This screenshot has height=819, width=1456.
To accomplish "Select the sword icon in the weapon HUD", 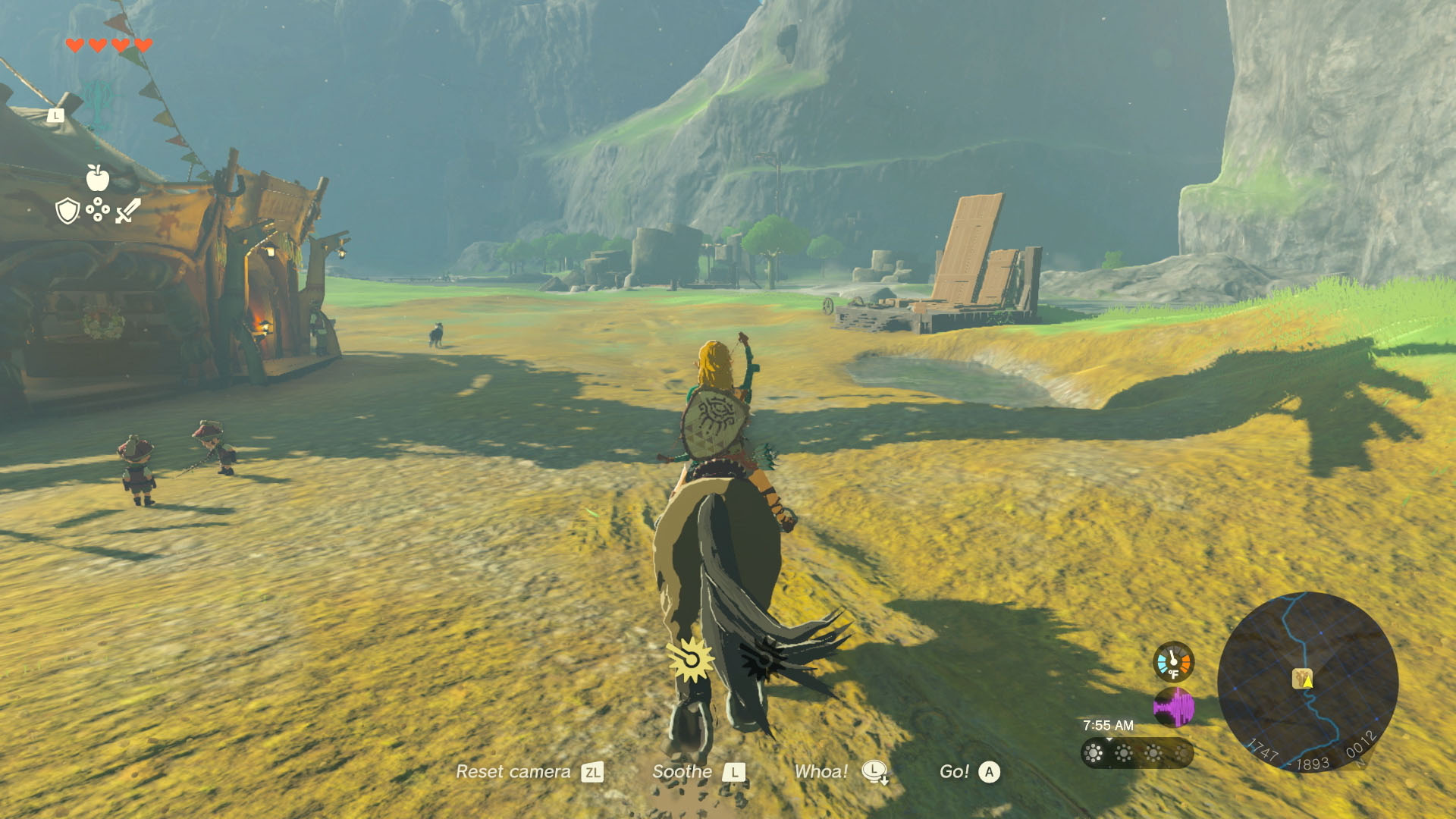I will (127, 210).
